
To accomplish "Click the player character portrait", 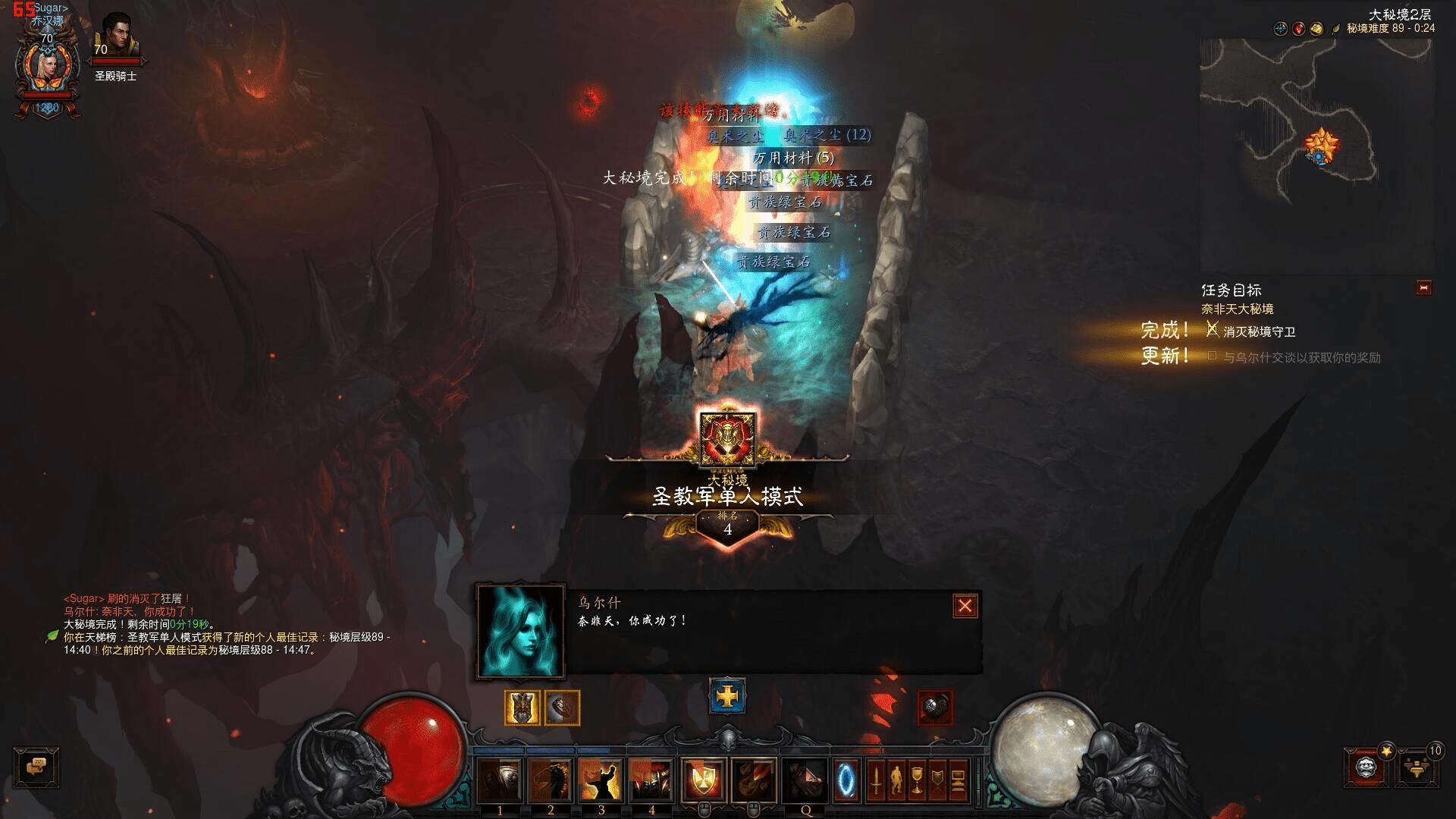I will pos(47,67).
